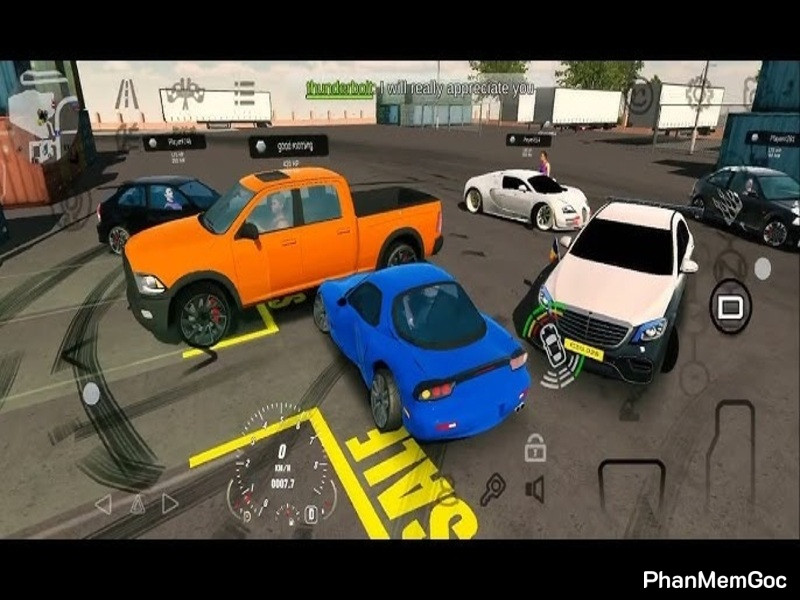Open the three-line list menu
Viewport: 800px width, 600px height.
click(243, 93)
